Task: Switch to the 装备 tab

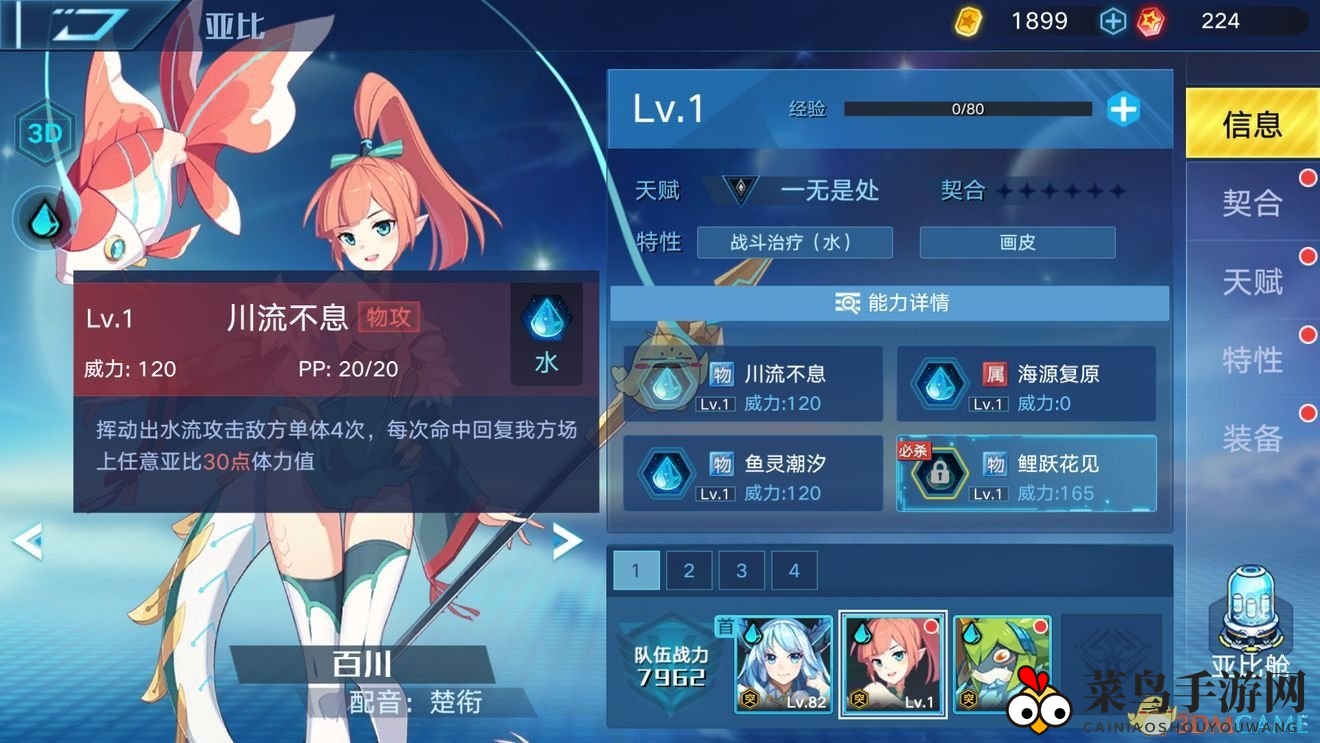Action: 1254,438
